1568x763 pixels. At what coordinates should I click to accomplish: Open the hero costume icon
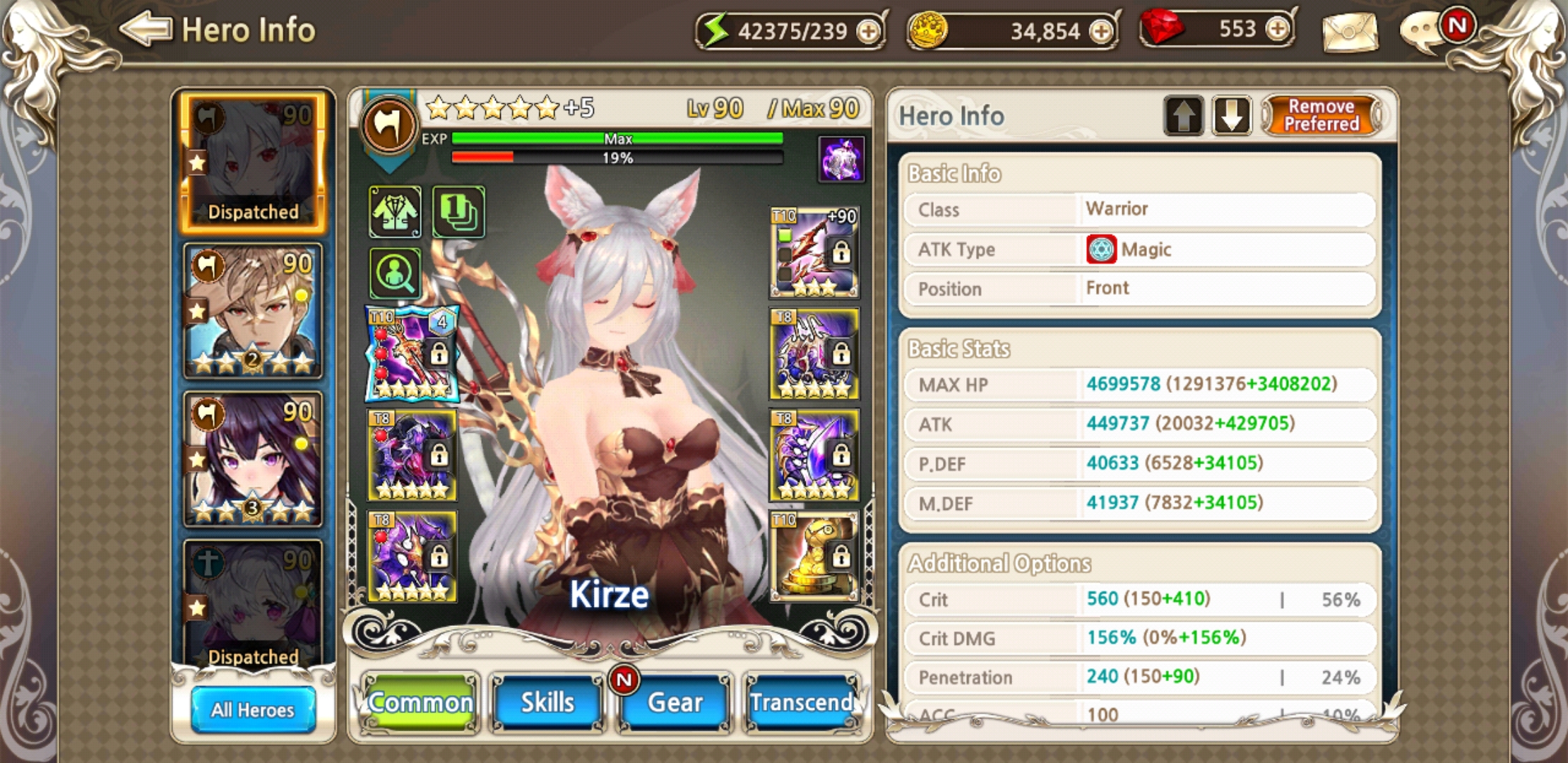[x=395, y=211]
